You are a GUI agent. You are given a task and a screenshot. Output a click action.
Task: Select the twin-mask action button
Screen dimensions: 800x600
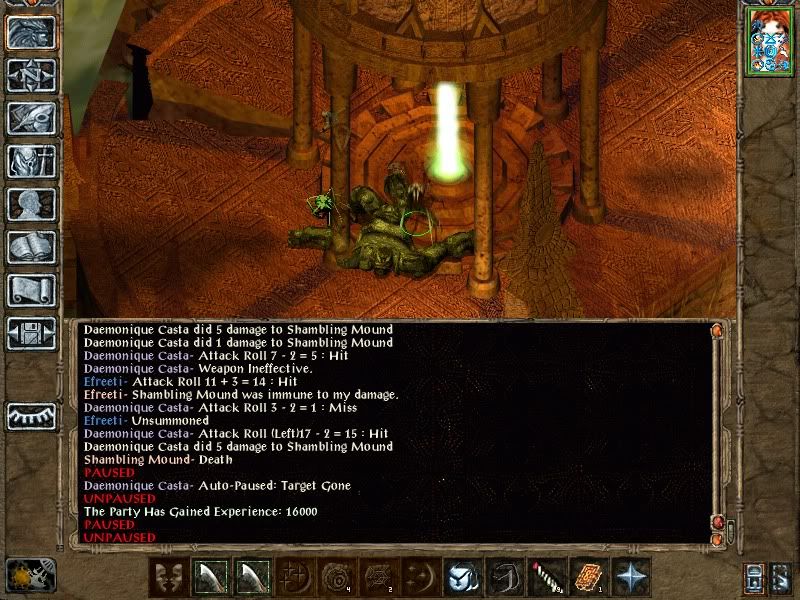tap(168, 577)
